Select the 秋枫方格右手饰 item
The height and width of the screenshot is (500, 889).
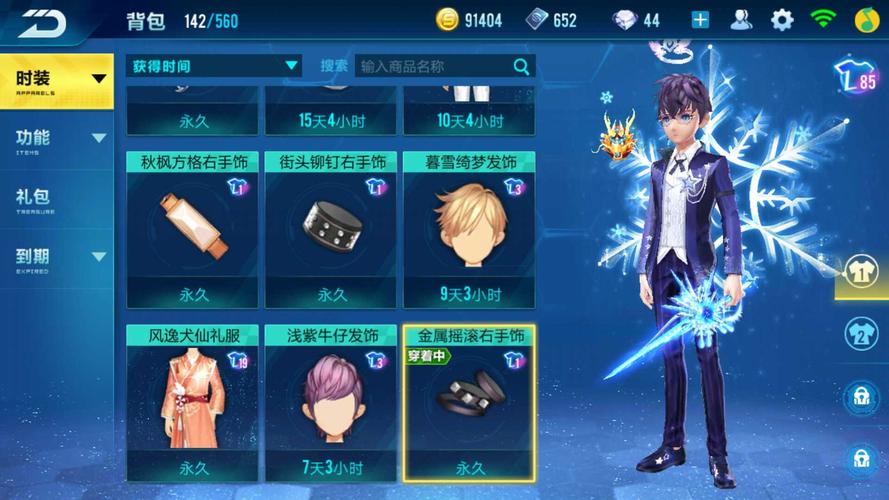(192, 230)
